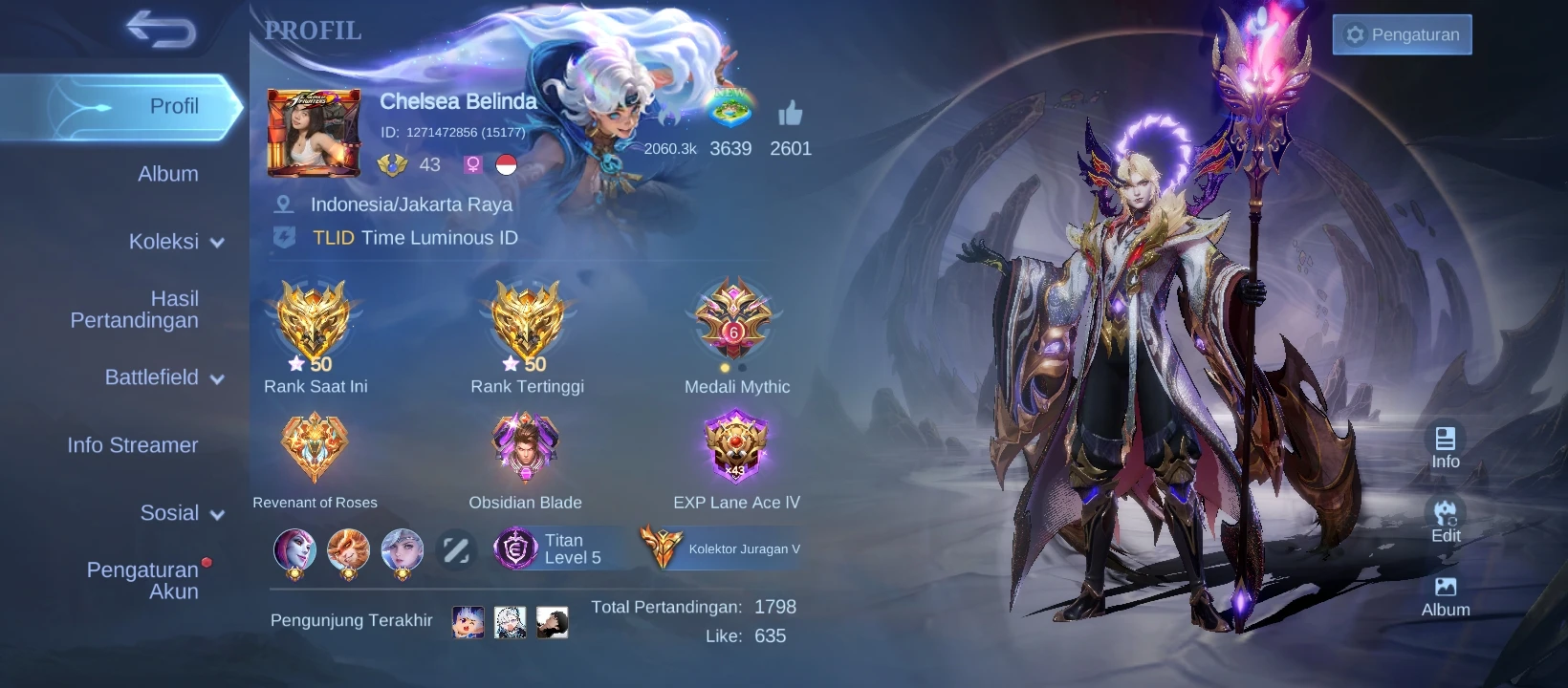1568x688 pixels.
Task: Open the EXP Lane Ace IV badge
Action: click(735, 447)
